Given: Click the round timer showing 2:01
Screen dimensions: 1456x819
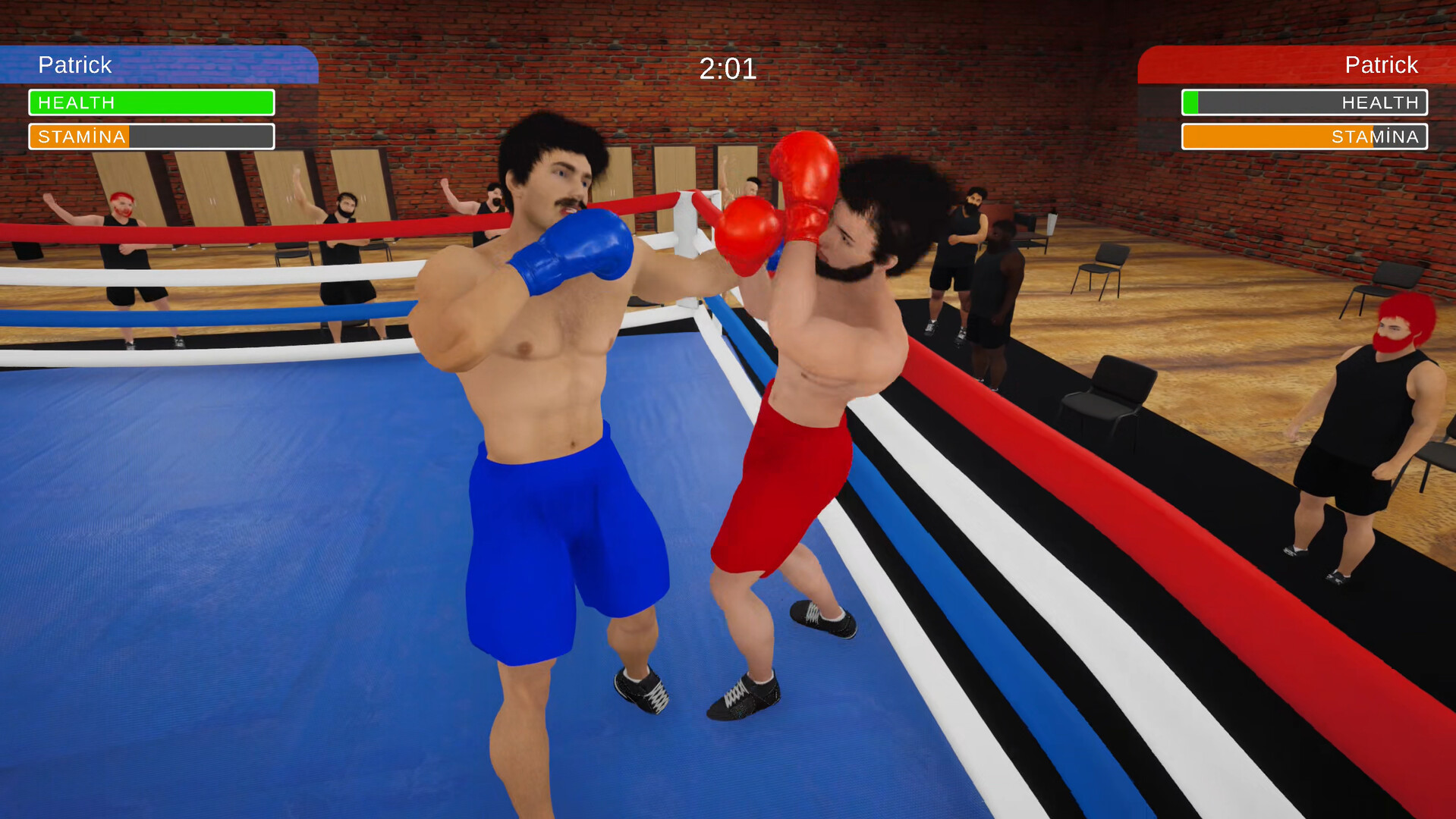Looking at the screenshot, I should pyautogui.click(x=728, y=68).
